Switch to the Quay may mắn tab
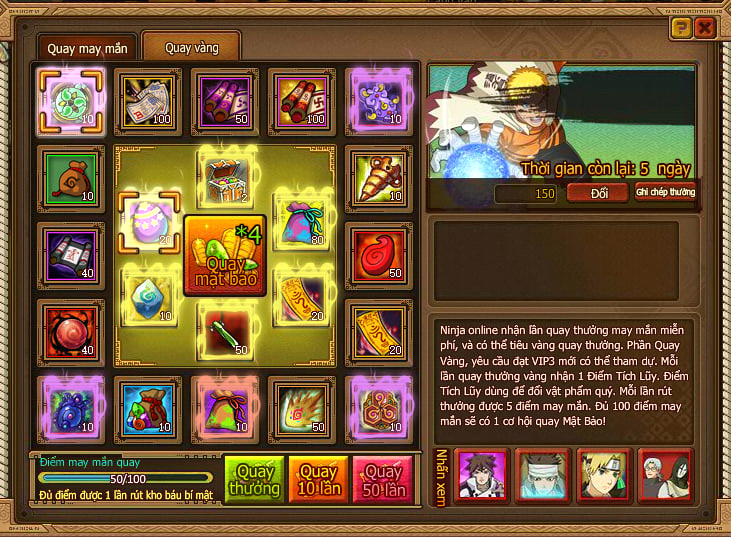 point(88,47)
